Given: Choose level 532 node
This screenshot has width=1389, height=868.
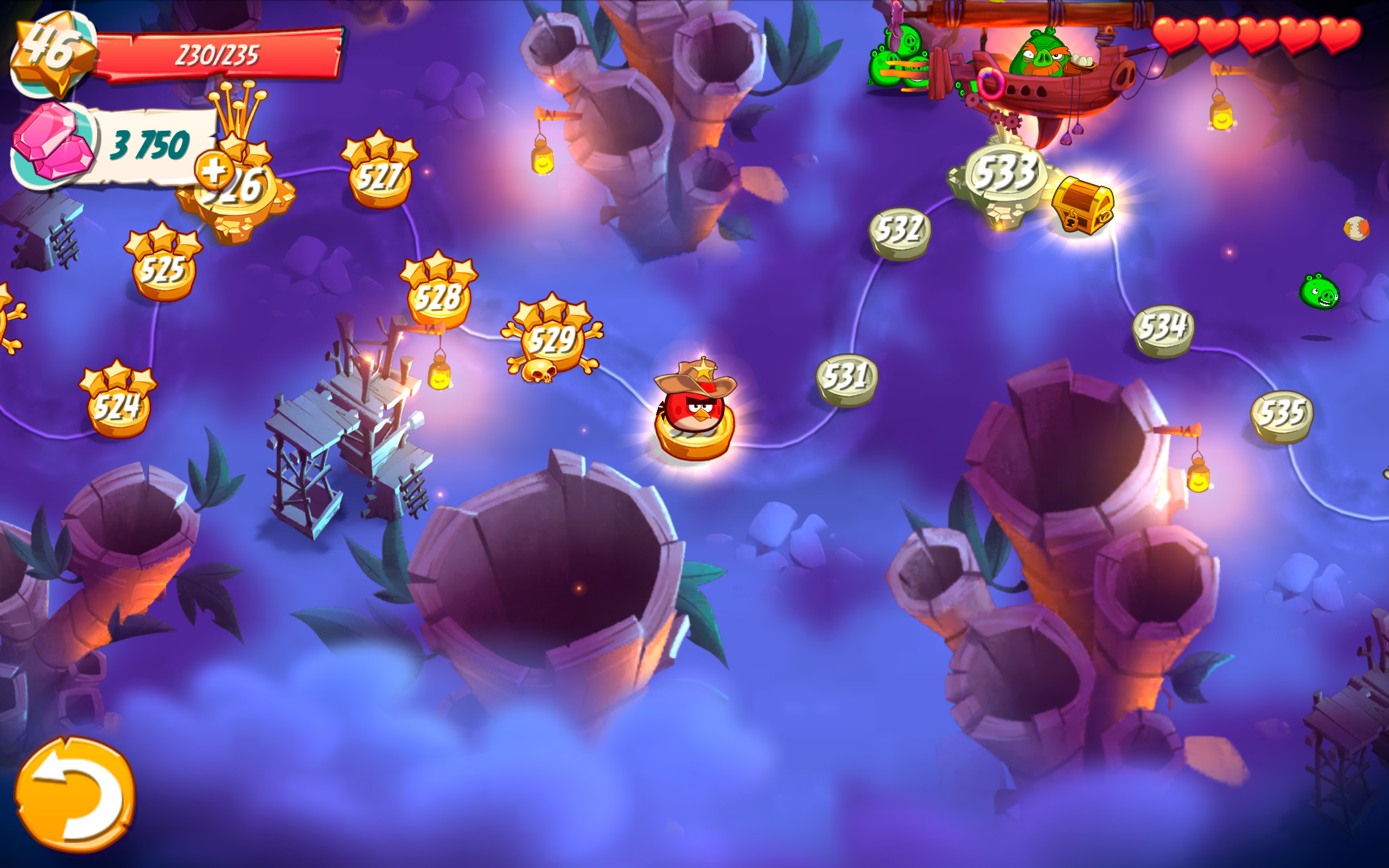Looking at the screenshot, I should 900,232.
